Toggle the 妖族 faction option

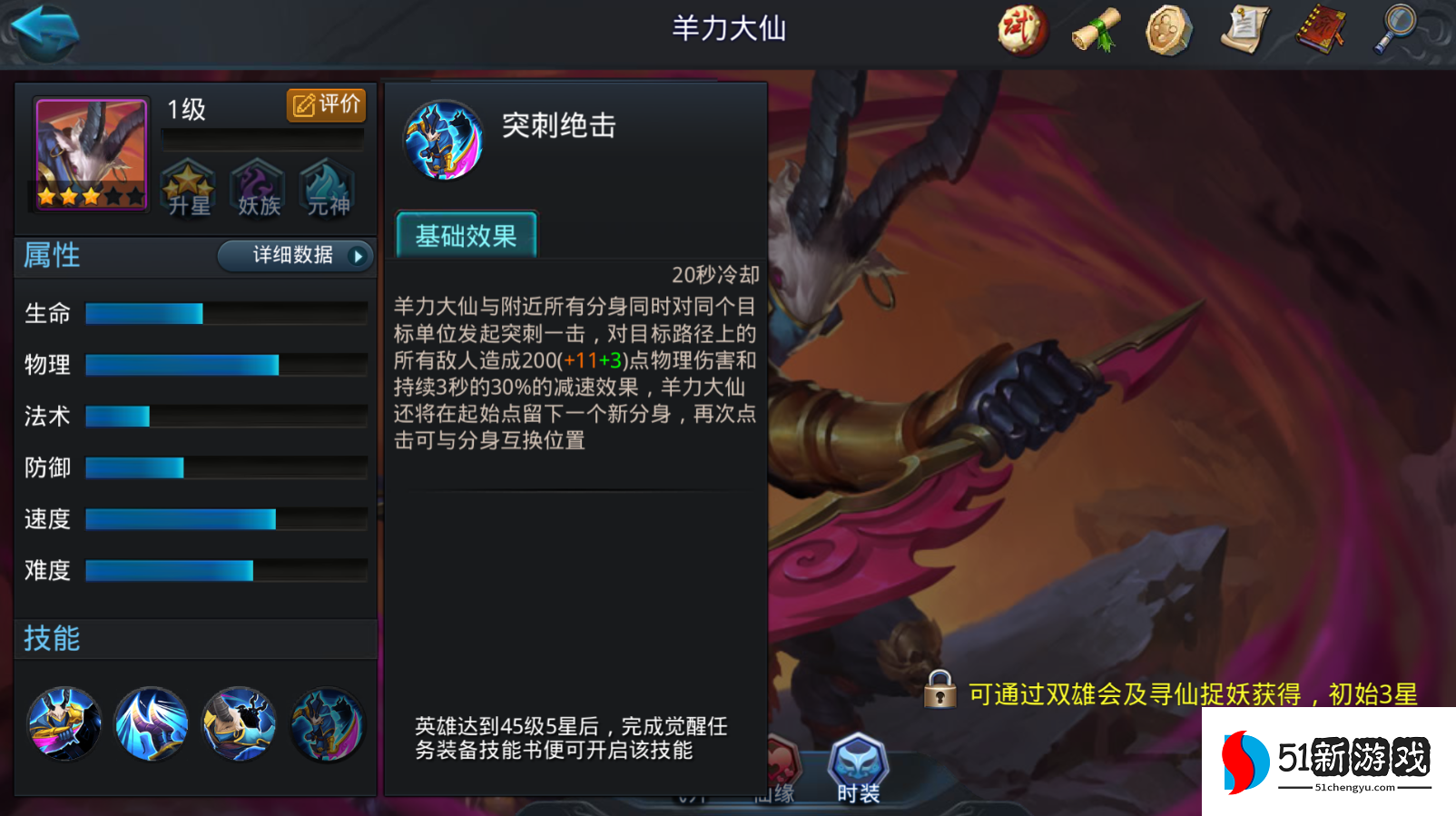256,186
